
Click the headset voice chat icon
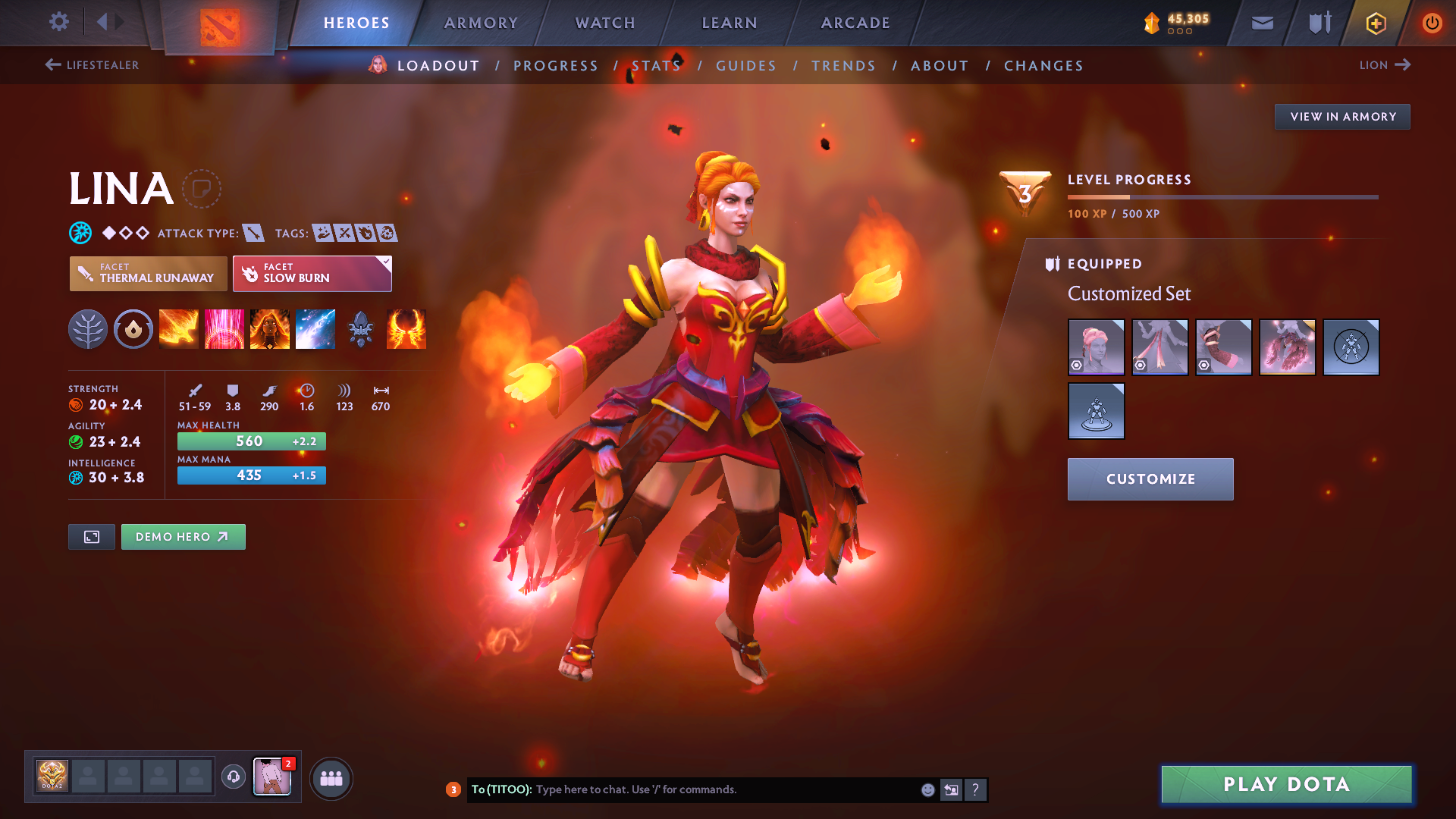point(234,778)
